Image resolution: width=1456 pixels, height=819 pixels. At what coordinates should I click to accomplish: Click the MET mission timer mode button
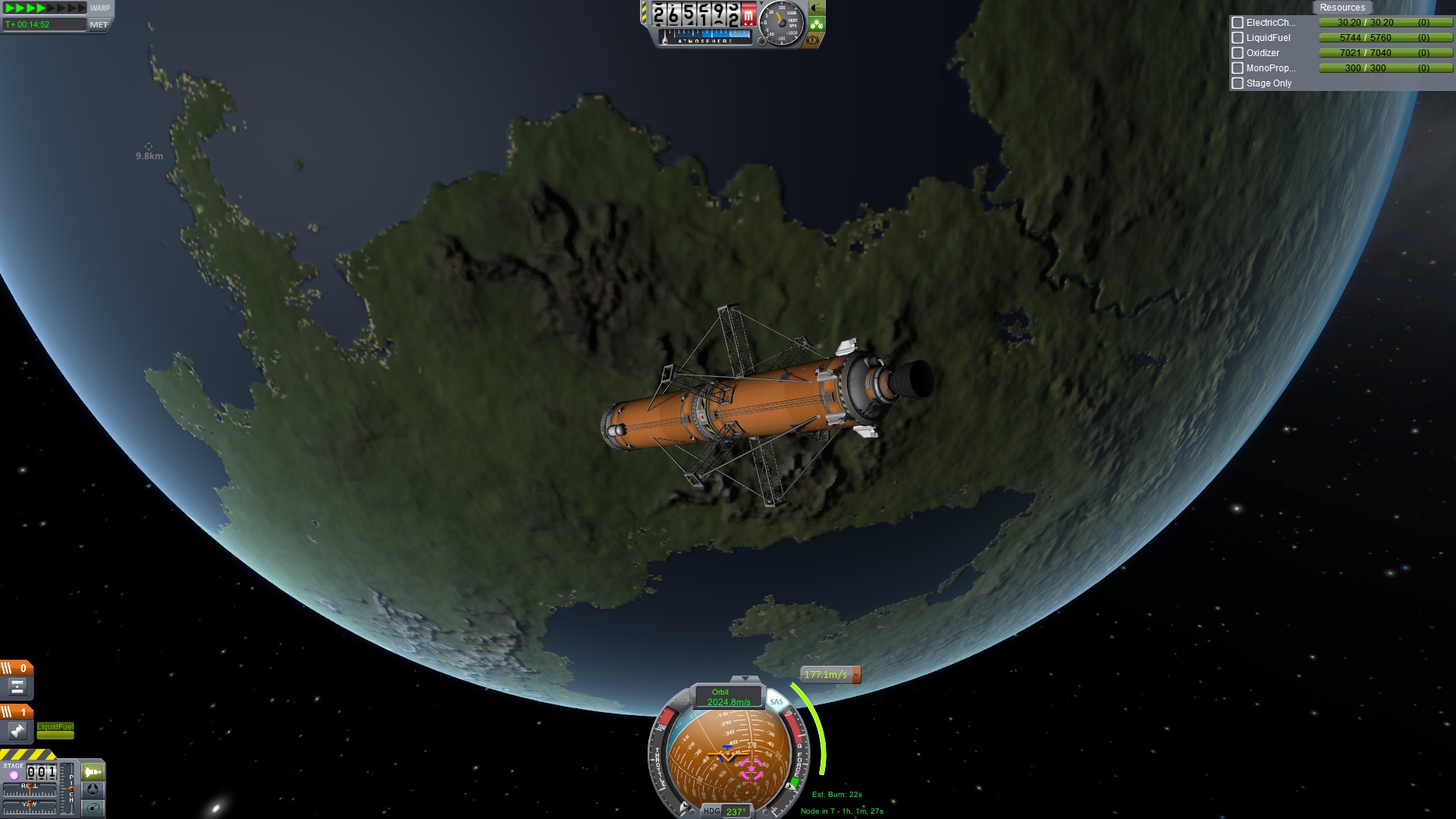pos(99,24)
